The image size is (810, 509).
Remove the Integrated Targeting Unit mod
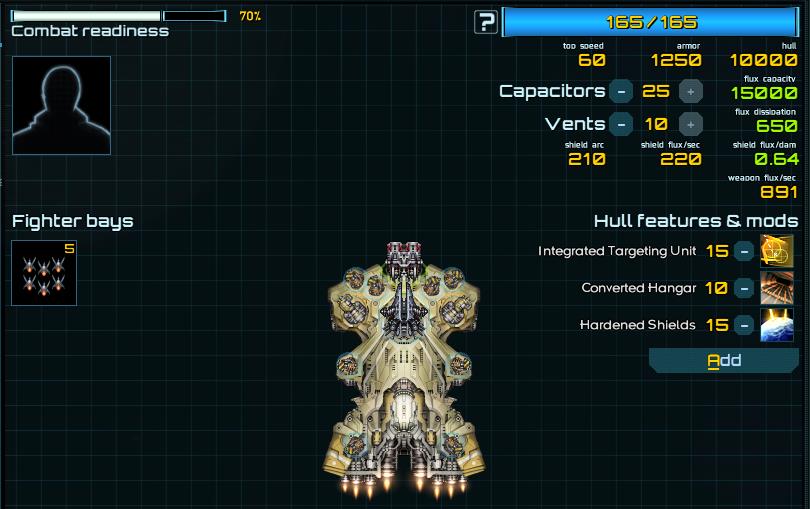pyautogui.click(x=743, y=251)
